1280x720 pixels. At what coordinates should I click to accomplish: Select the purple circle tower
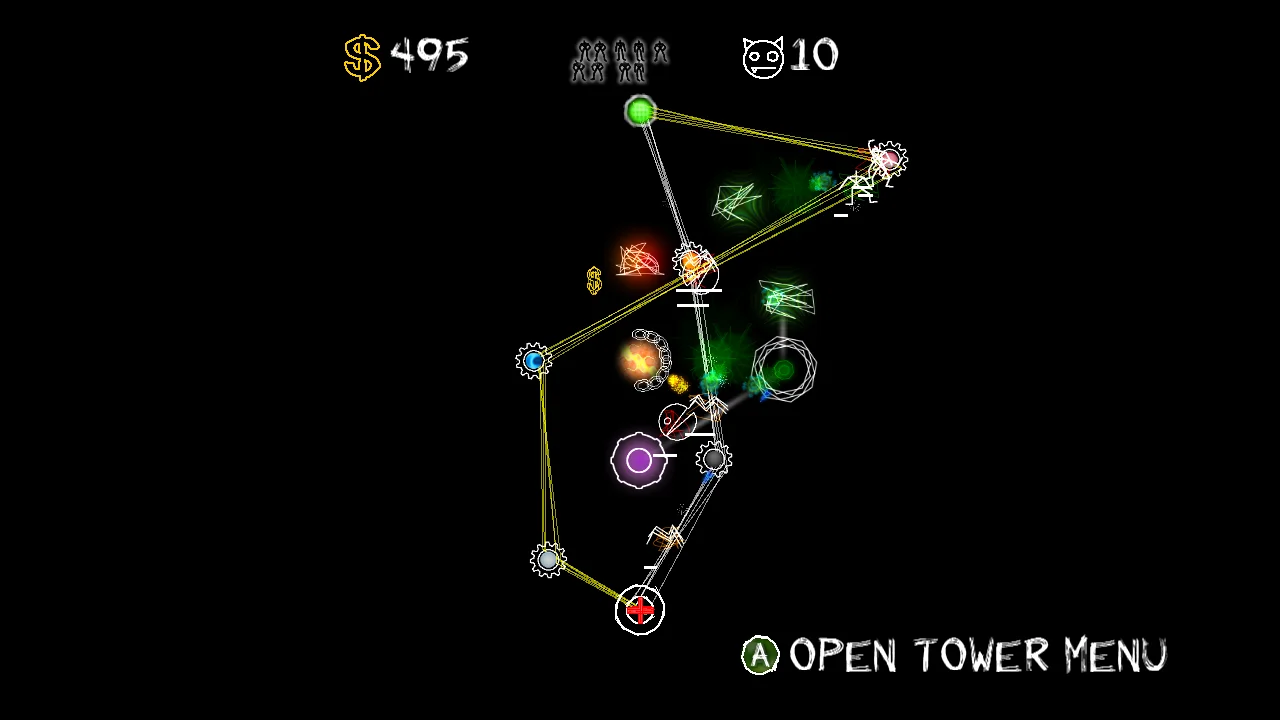(x=641, y=460)
